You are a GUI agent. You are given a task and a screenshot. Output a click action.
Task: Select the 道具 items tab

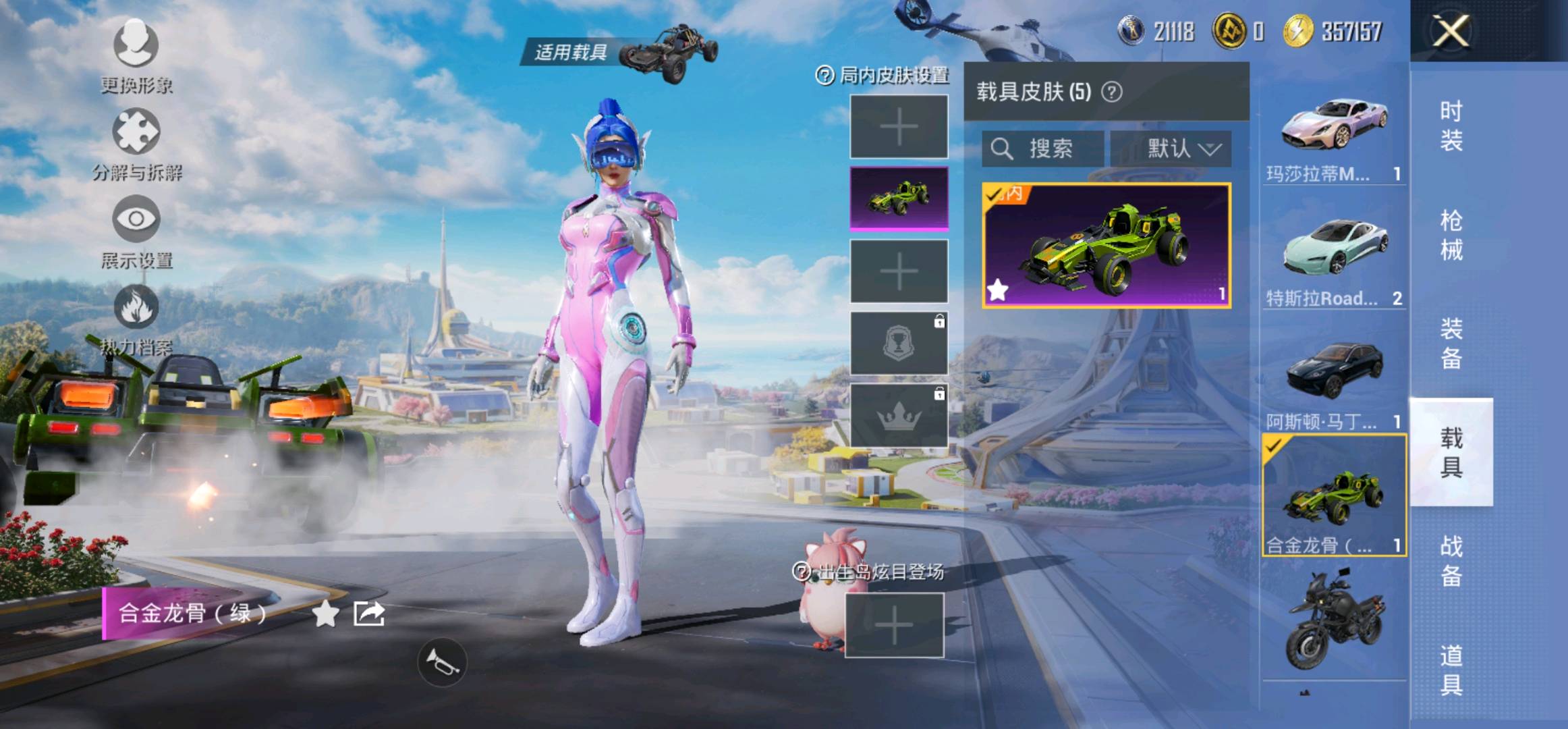pos(1451,670)
